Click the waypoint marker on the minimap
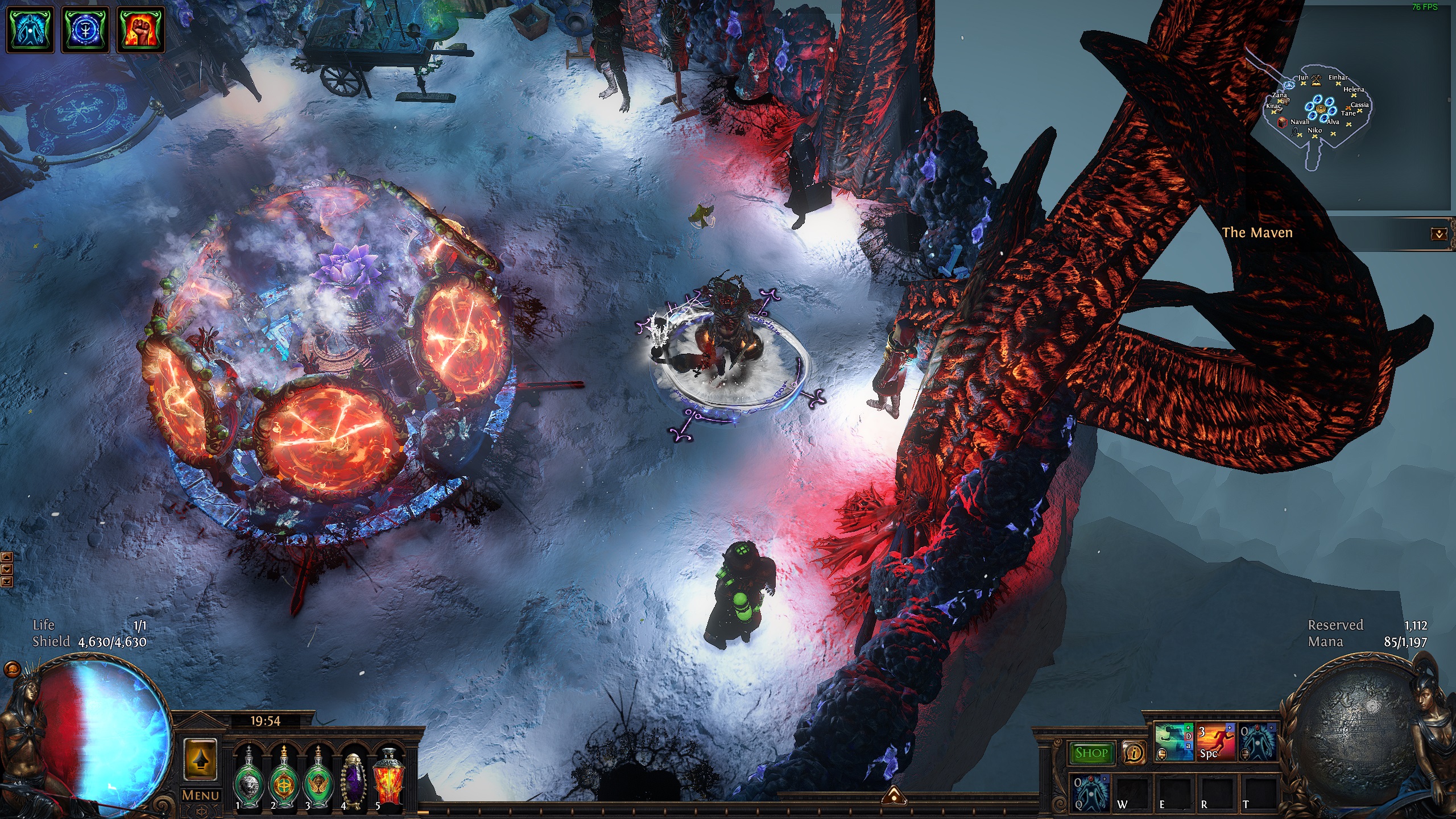 point(1289,85)
